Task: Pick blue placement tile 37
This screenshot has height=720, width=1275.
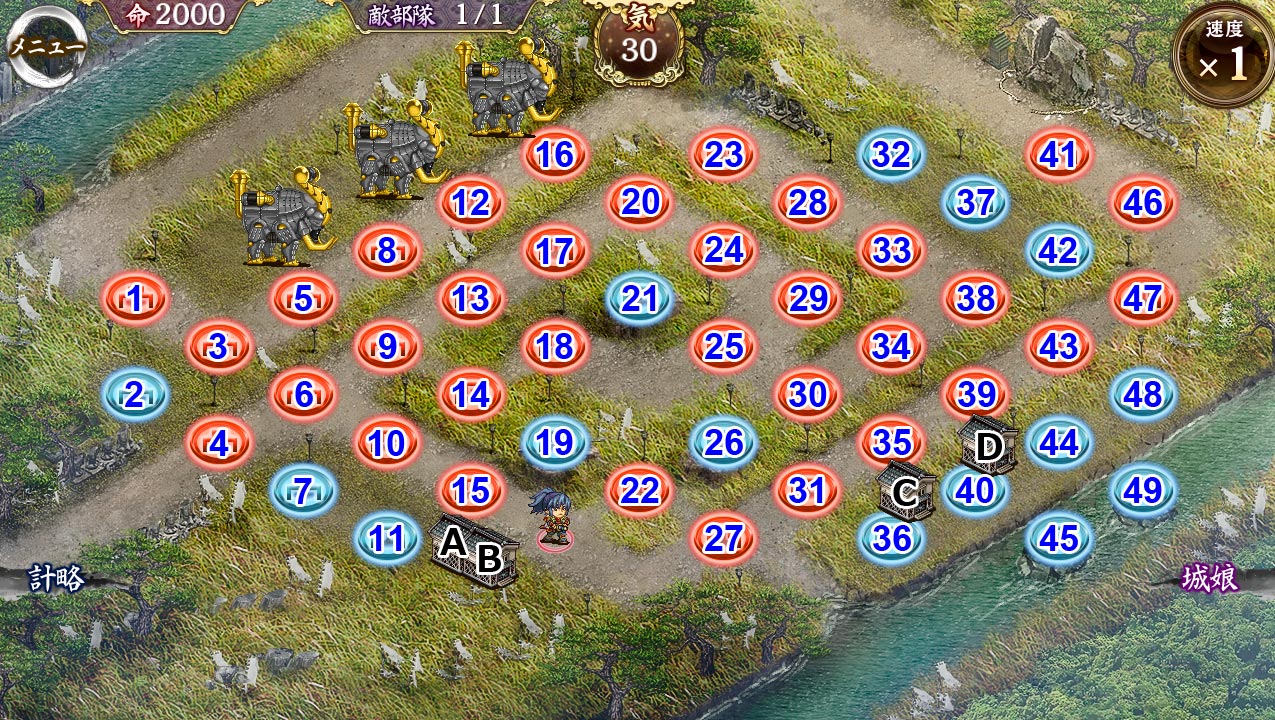Action: (975, 203)
